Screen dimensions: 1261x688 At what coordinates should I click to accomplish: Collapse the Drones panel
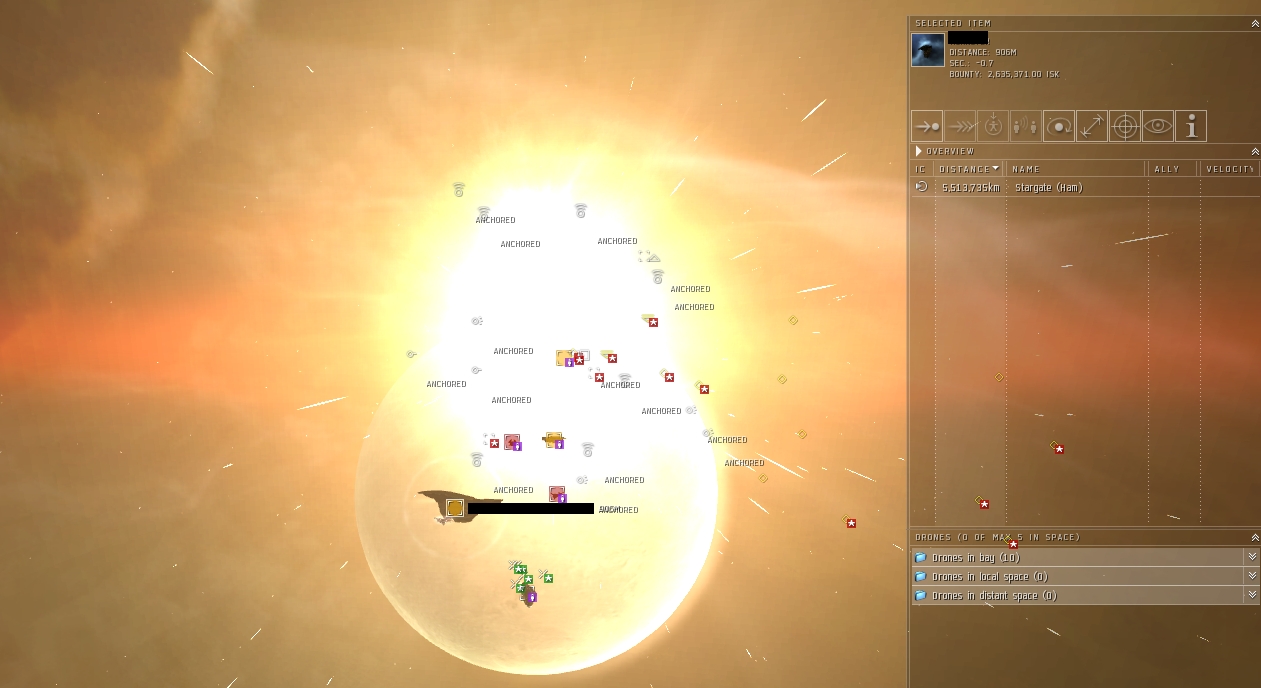(1255, 537)
